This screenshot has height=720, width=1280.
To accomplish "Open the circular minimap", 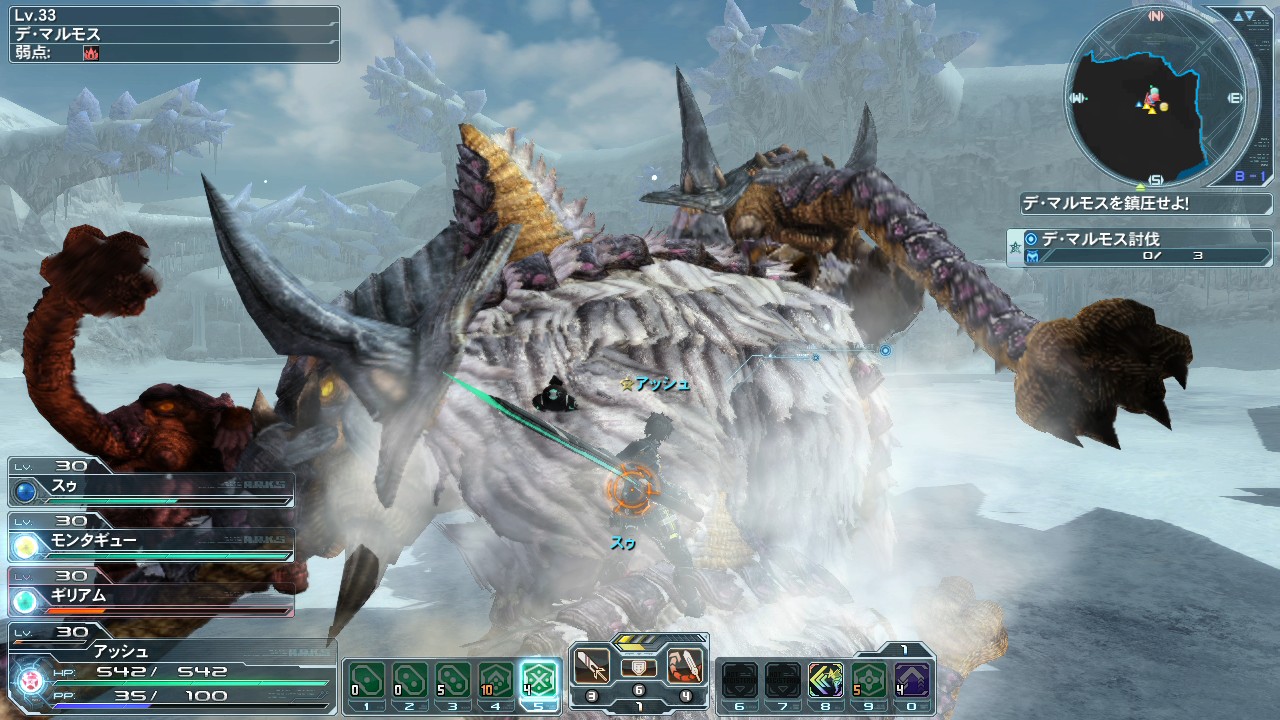I will tap(1155, 96).
